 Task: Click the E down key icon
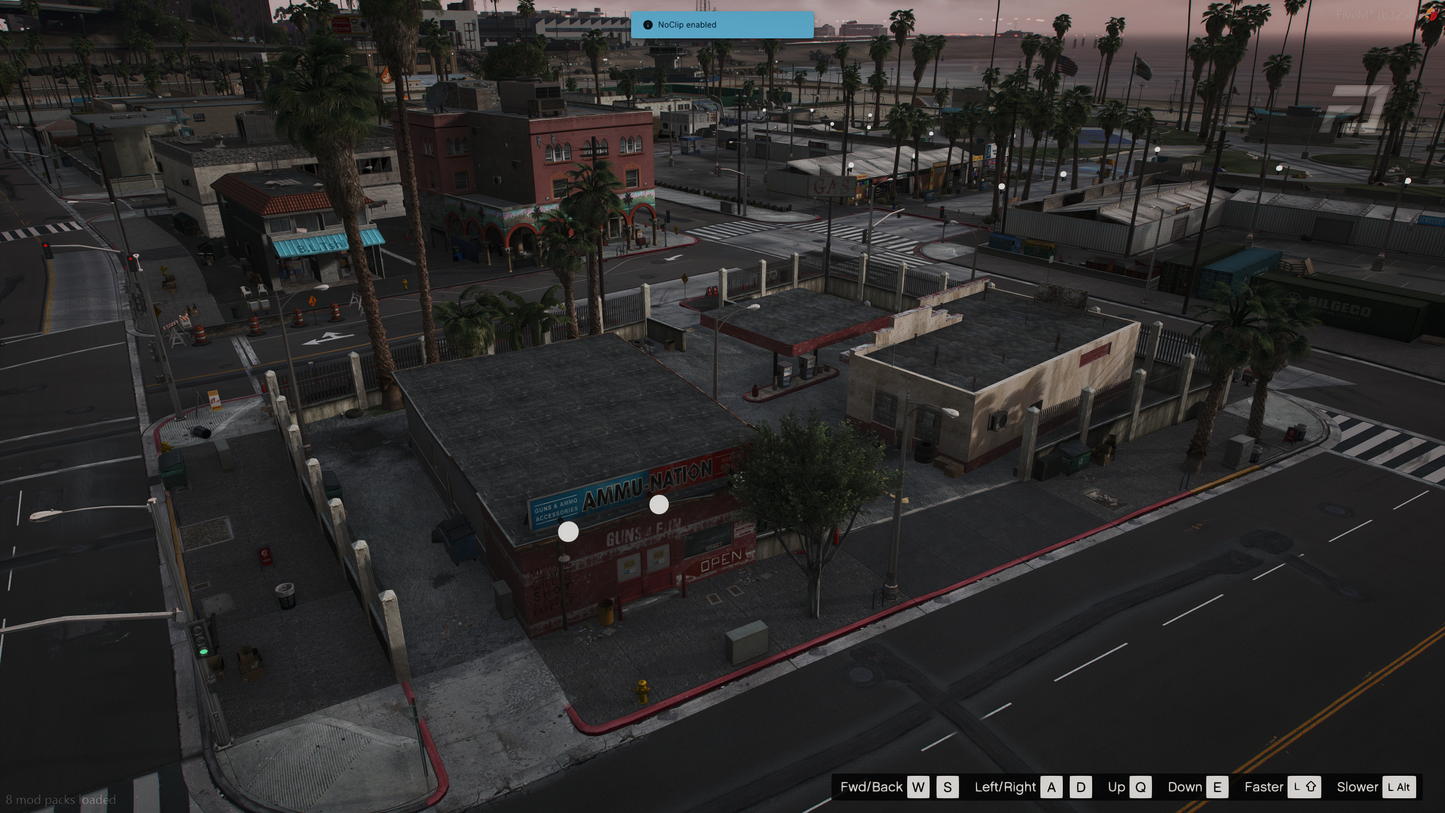1216,787
